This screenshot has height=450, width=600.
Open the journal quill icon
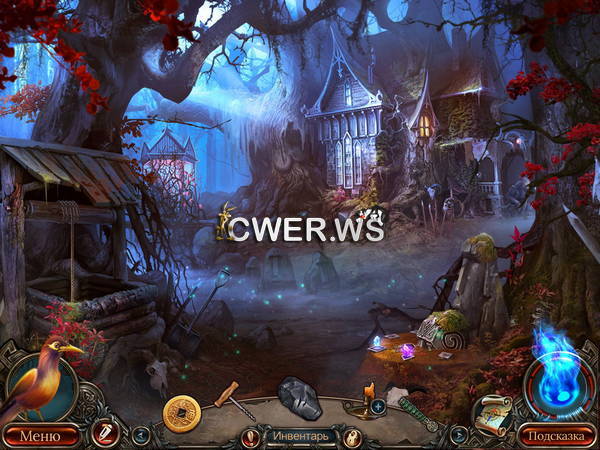tap(103, 433)
